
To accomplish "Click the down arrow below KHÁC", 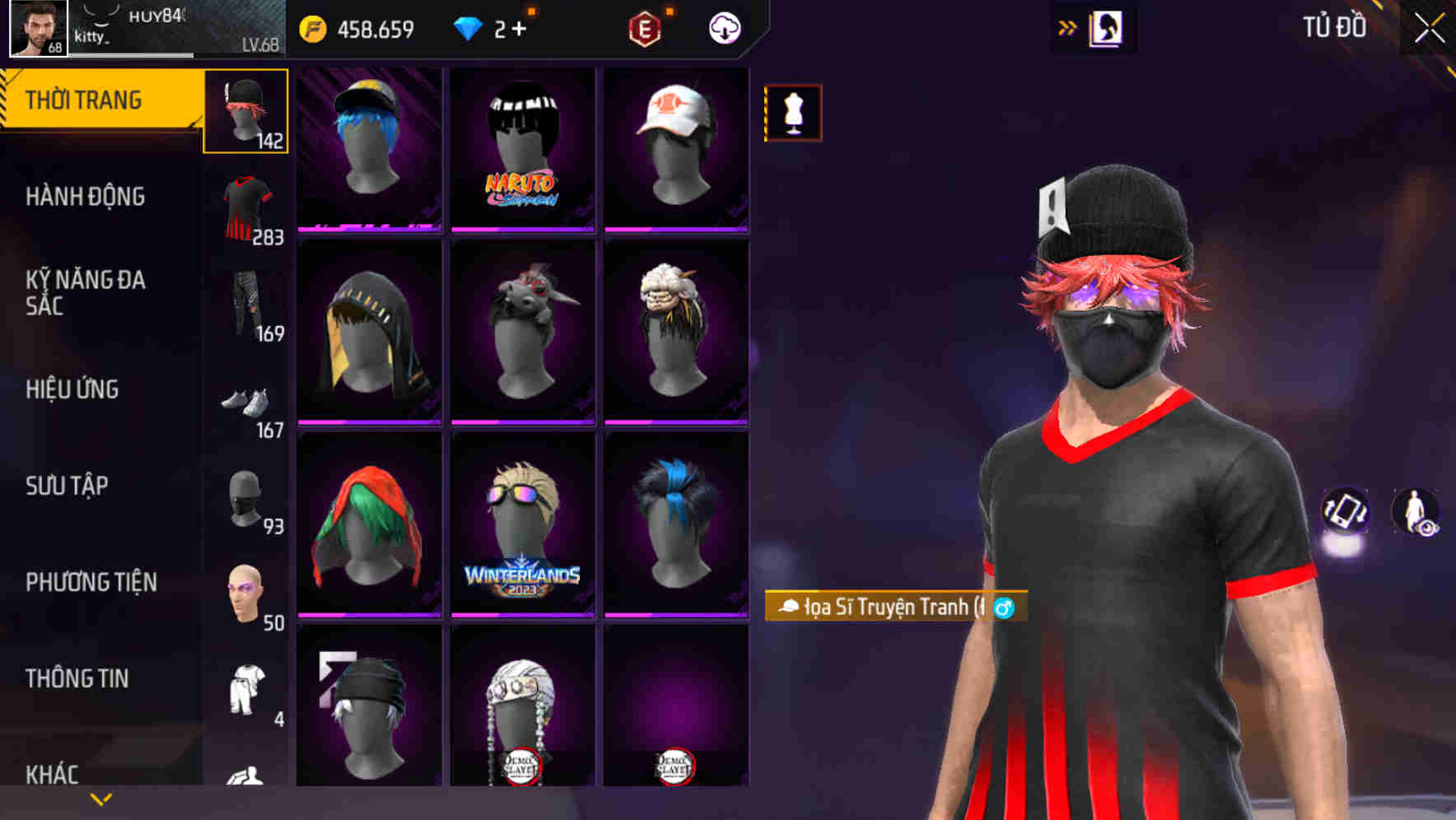I will 100,798.
